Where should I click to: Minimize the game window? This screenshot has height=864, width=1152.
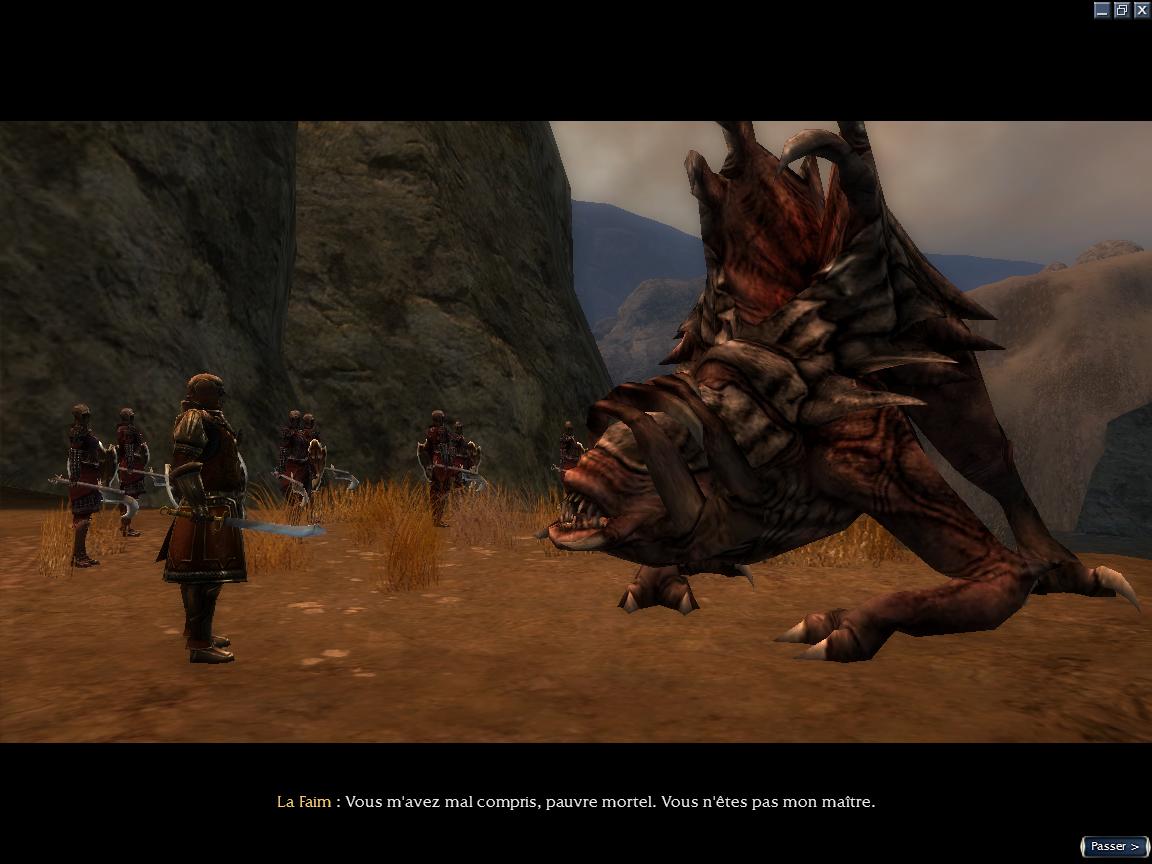coord(1102,10)
